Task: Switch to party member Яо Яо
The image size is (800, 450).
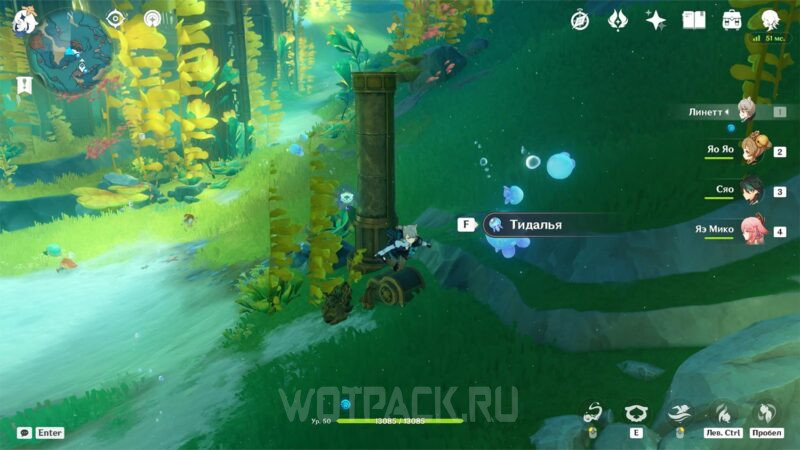Action: (755, 151)
